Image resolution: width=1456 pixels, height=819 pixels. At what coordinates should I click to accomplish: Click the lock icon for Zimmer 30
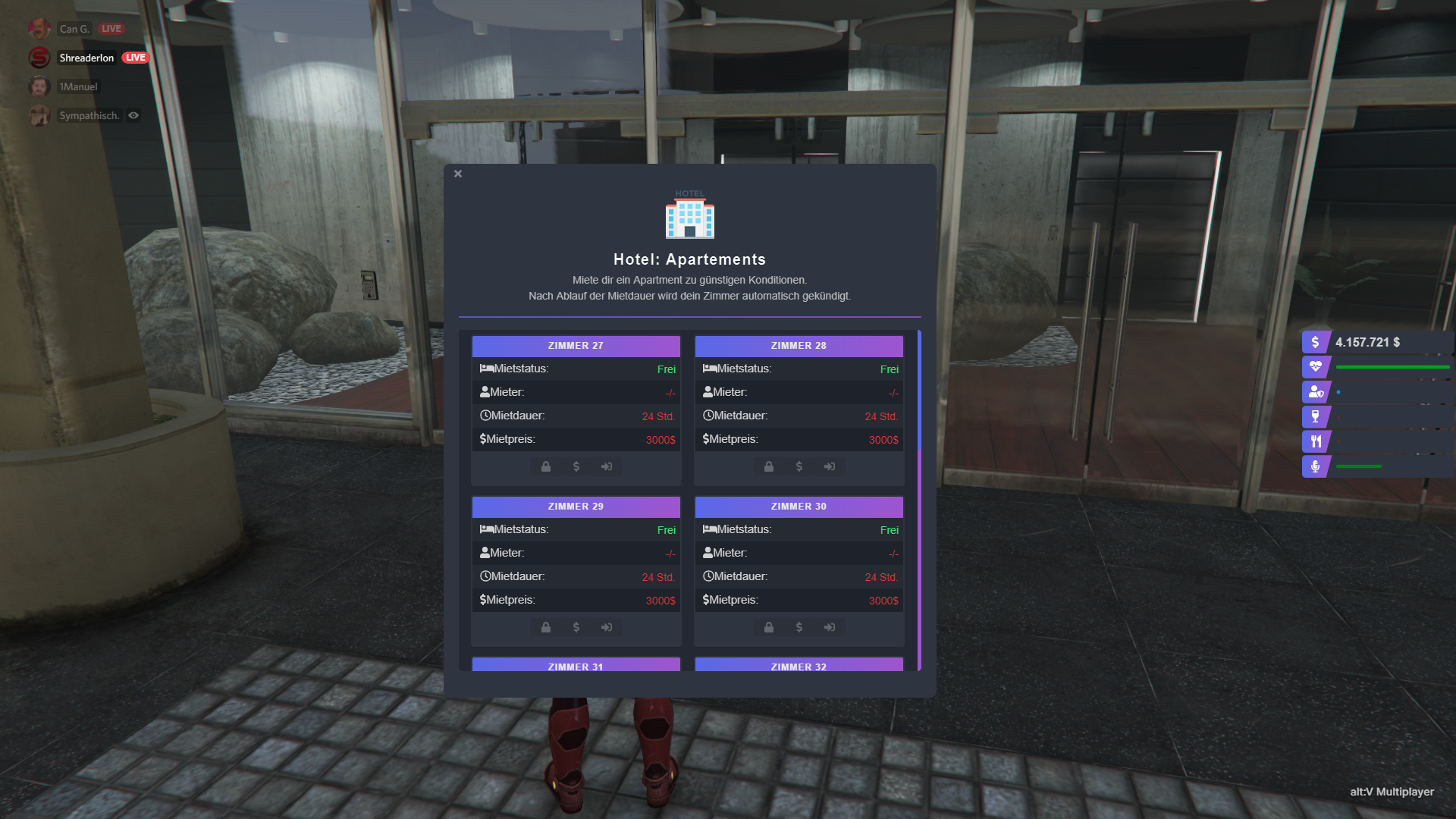(769, 627)
